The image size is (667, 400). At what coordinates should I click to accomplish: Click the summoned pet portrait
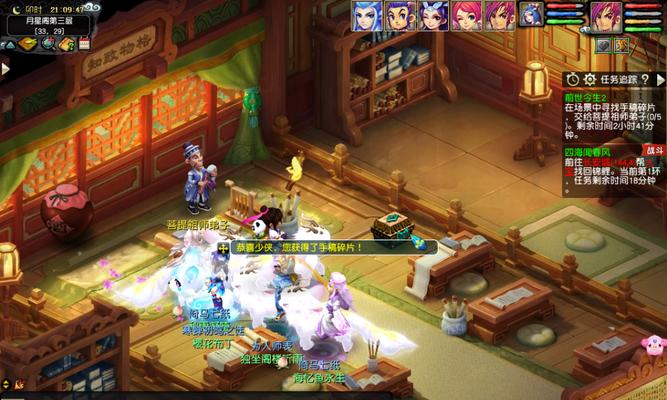[x=531, y=15]
